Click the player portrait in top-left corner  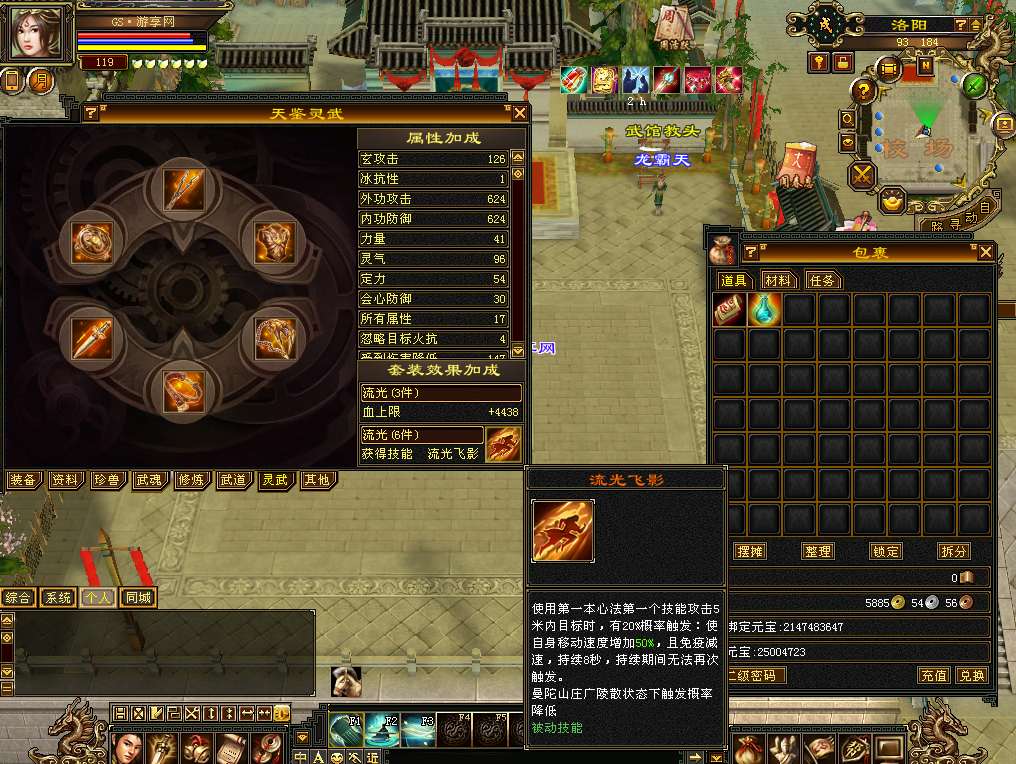37,33
